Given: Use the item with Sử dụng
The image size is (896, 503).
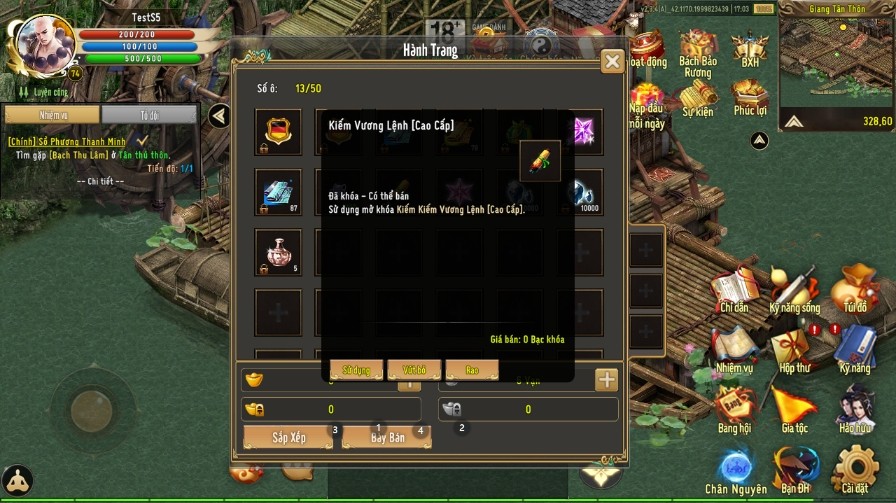Looking at the screenshot, I should (x=356, y=370).
